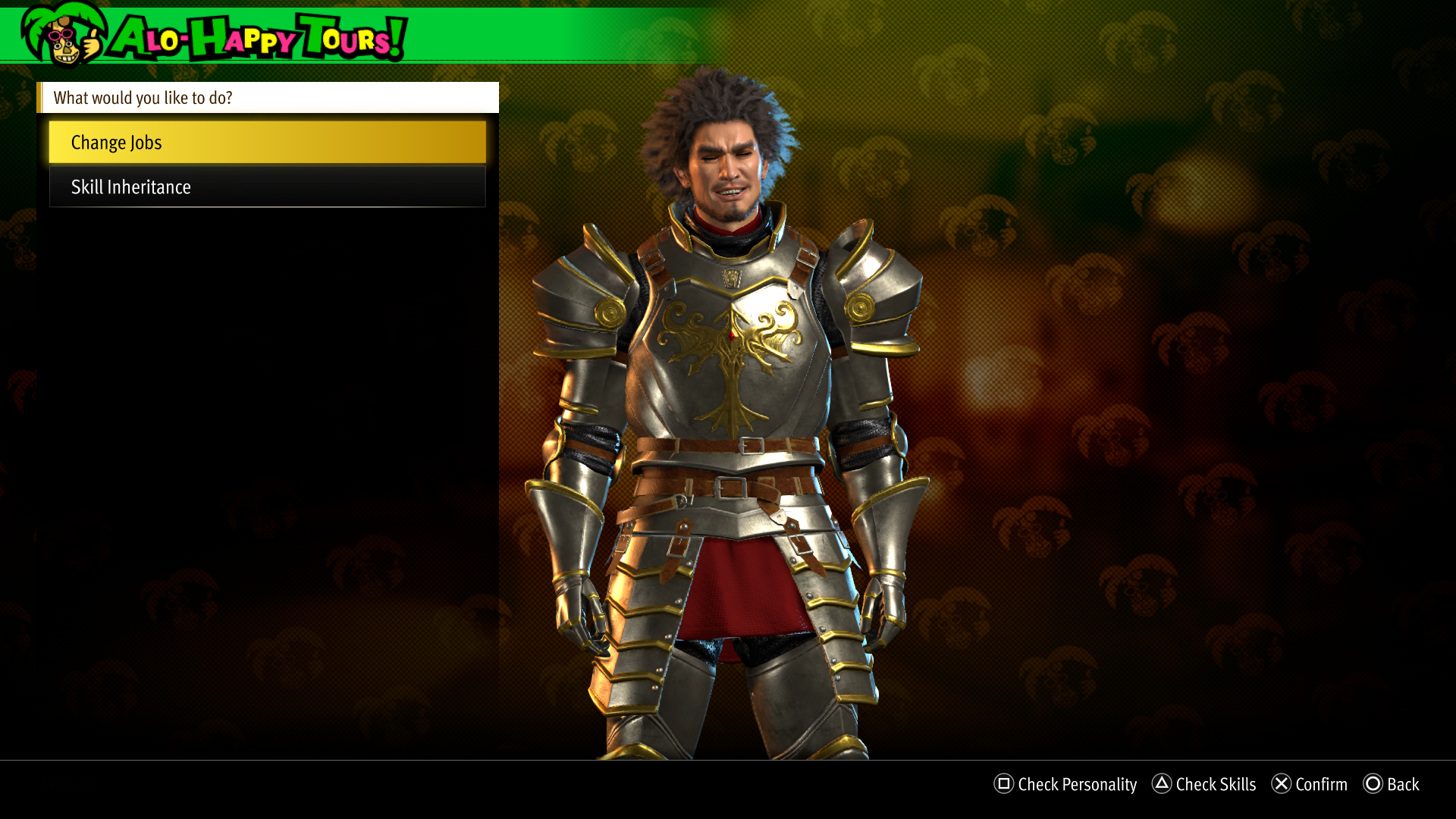The height and width of the screenshot is (819, 1456).
Task: Click the Confirm label text
Action: [x=1319, y=785]
